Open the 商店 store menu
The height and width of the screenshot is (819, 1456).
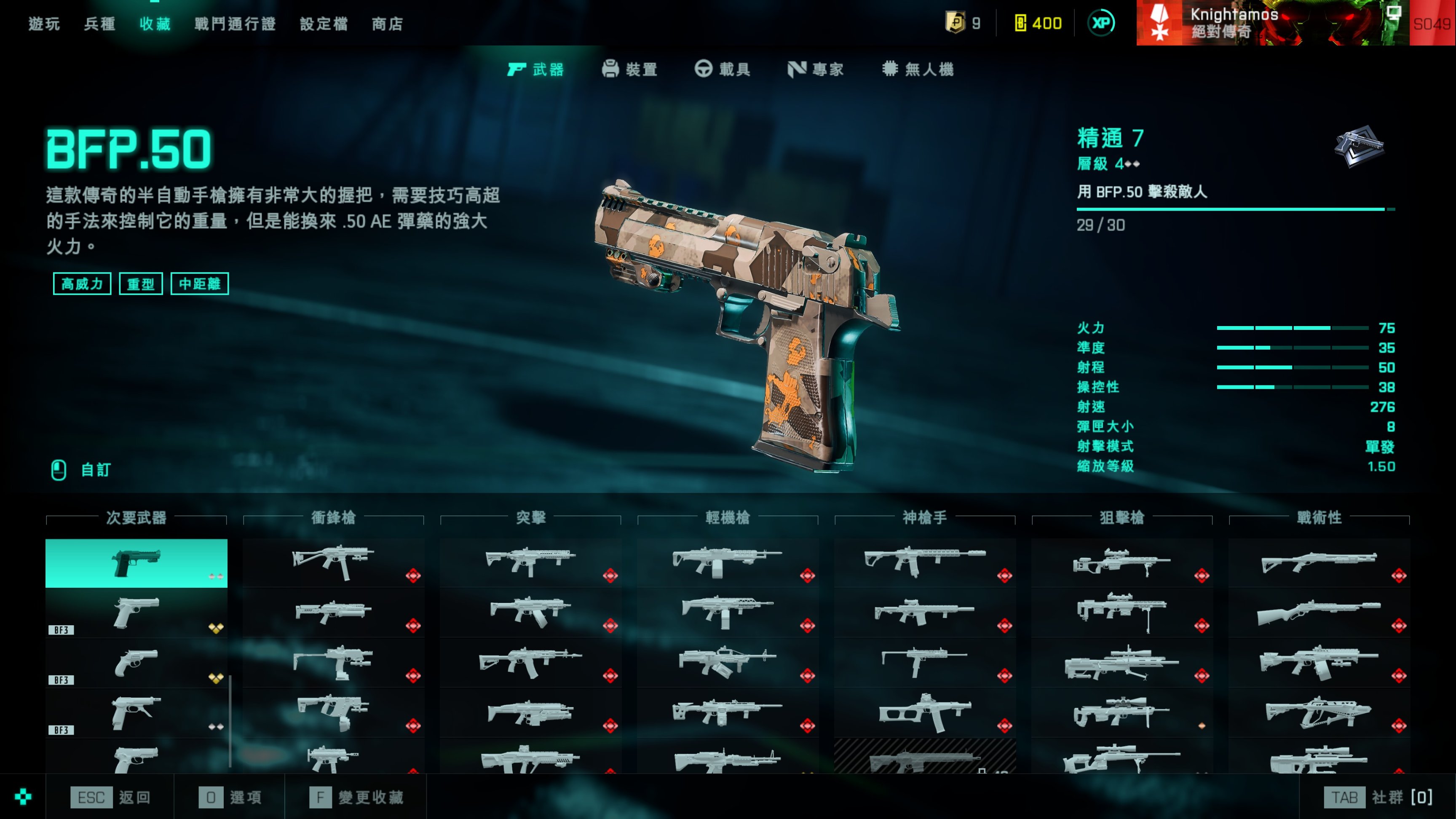[387, 24]
